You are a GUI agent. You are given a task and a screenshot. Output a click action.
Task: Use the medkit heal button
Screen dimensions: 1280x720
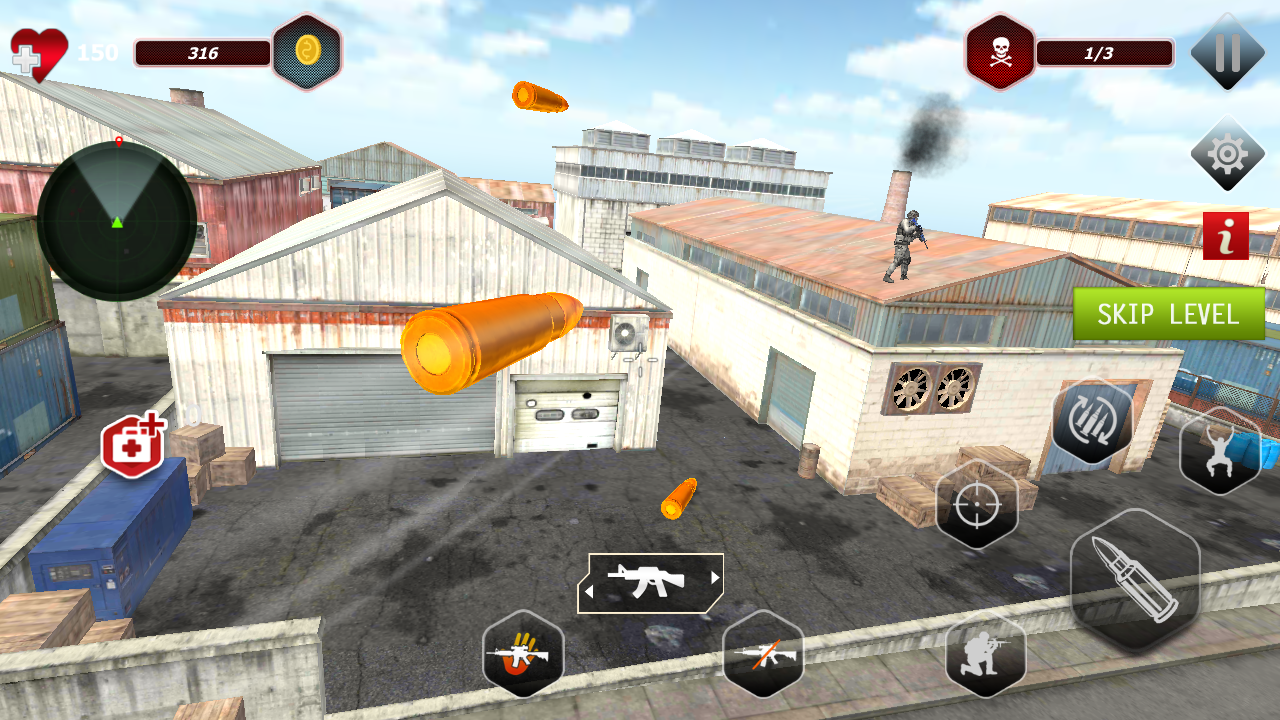point(132,445)
